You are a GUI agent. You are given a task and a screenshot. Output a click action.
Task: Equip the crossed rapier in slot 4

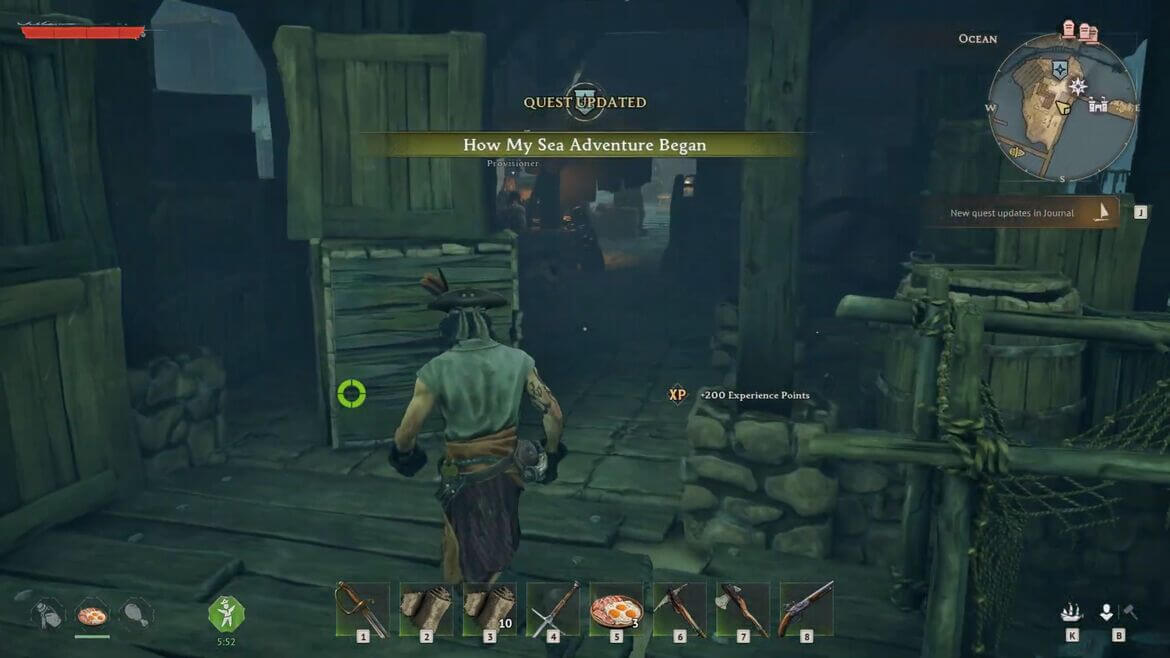(x=552, y=608)
